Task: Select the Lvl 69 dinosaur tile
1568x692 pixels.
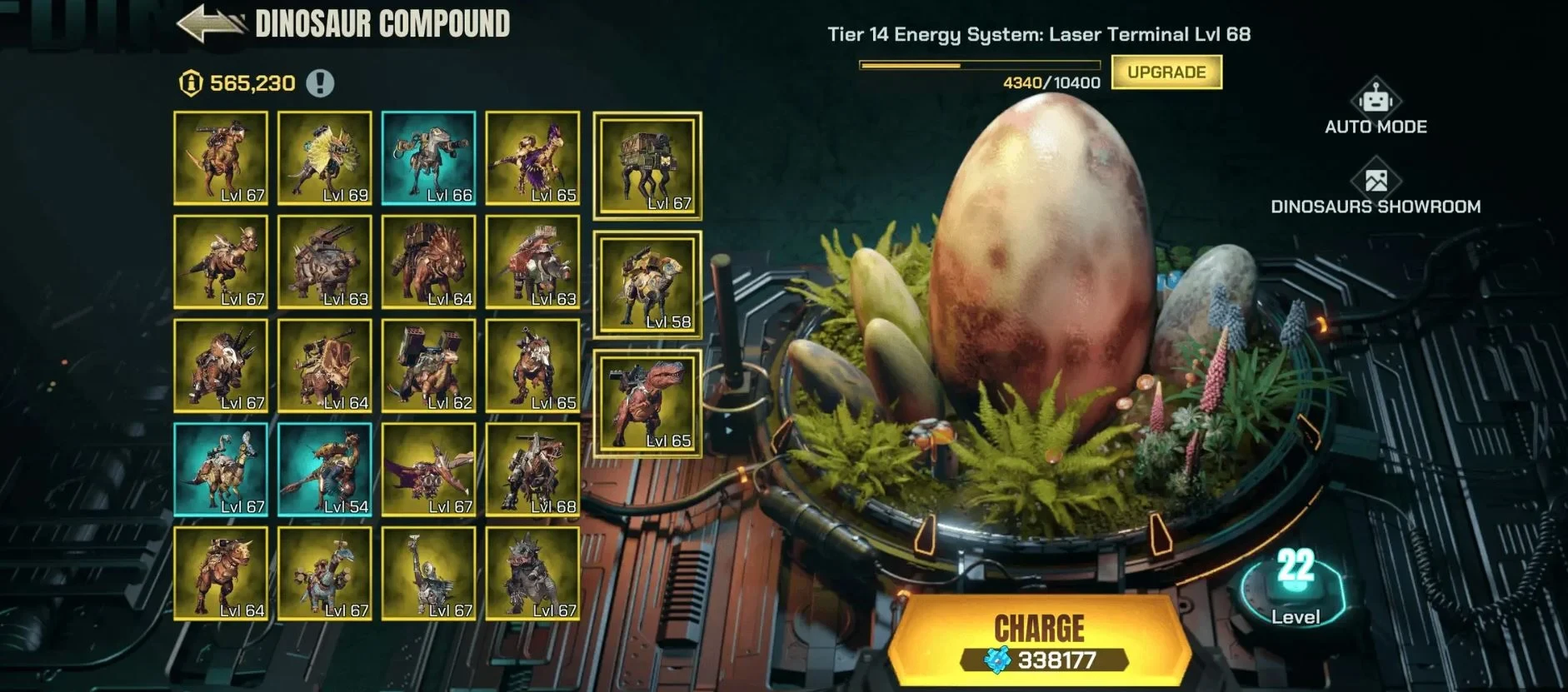Action: pyautogui.click(x=325, y=158)
